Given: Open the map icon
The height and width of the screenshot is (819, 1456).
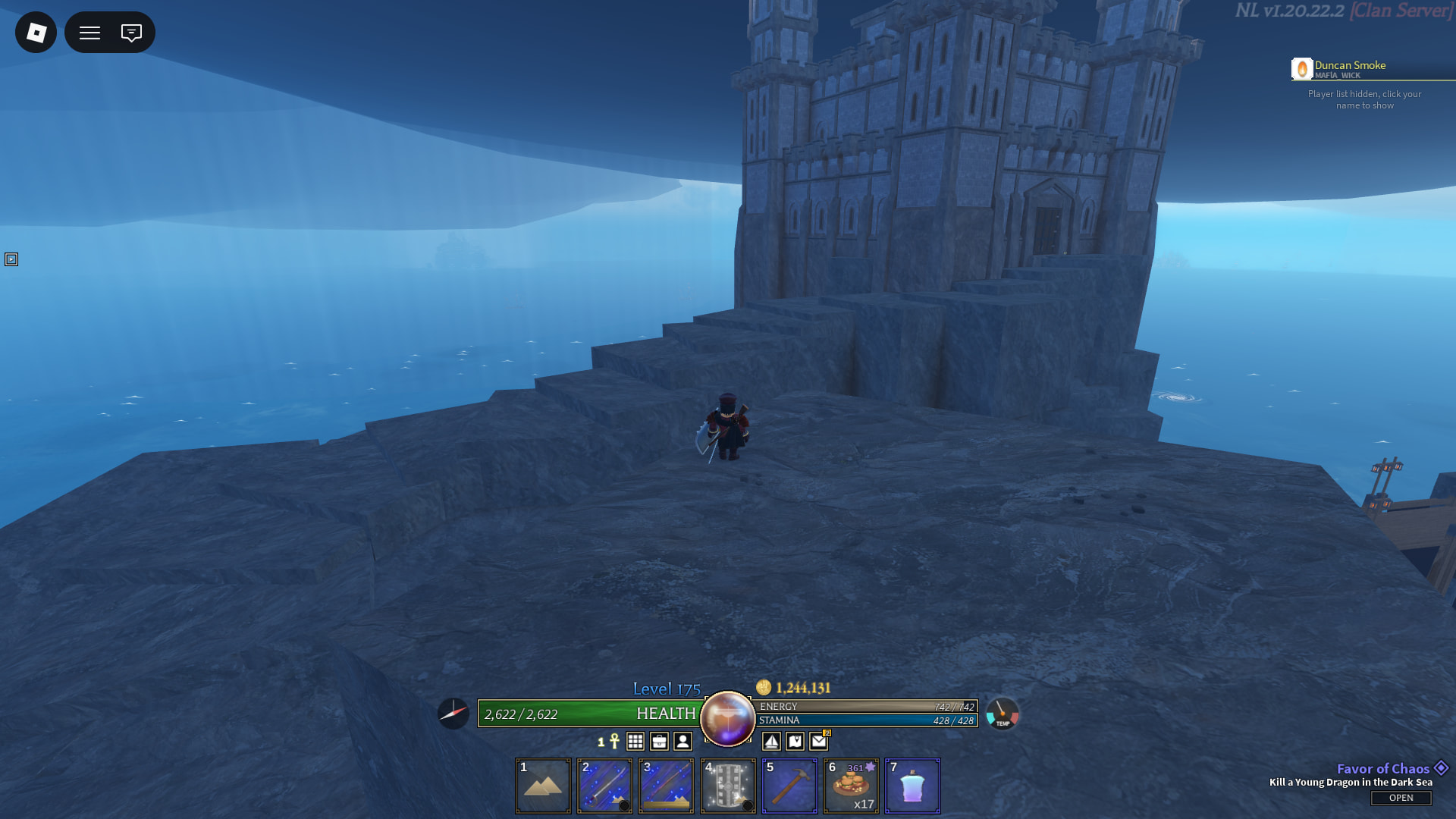Looking at the screenshot, I should [x=795, y=742].
